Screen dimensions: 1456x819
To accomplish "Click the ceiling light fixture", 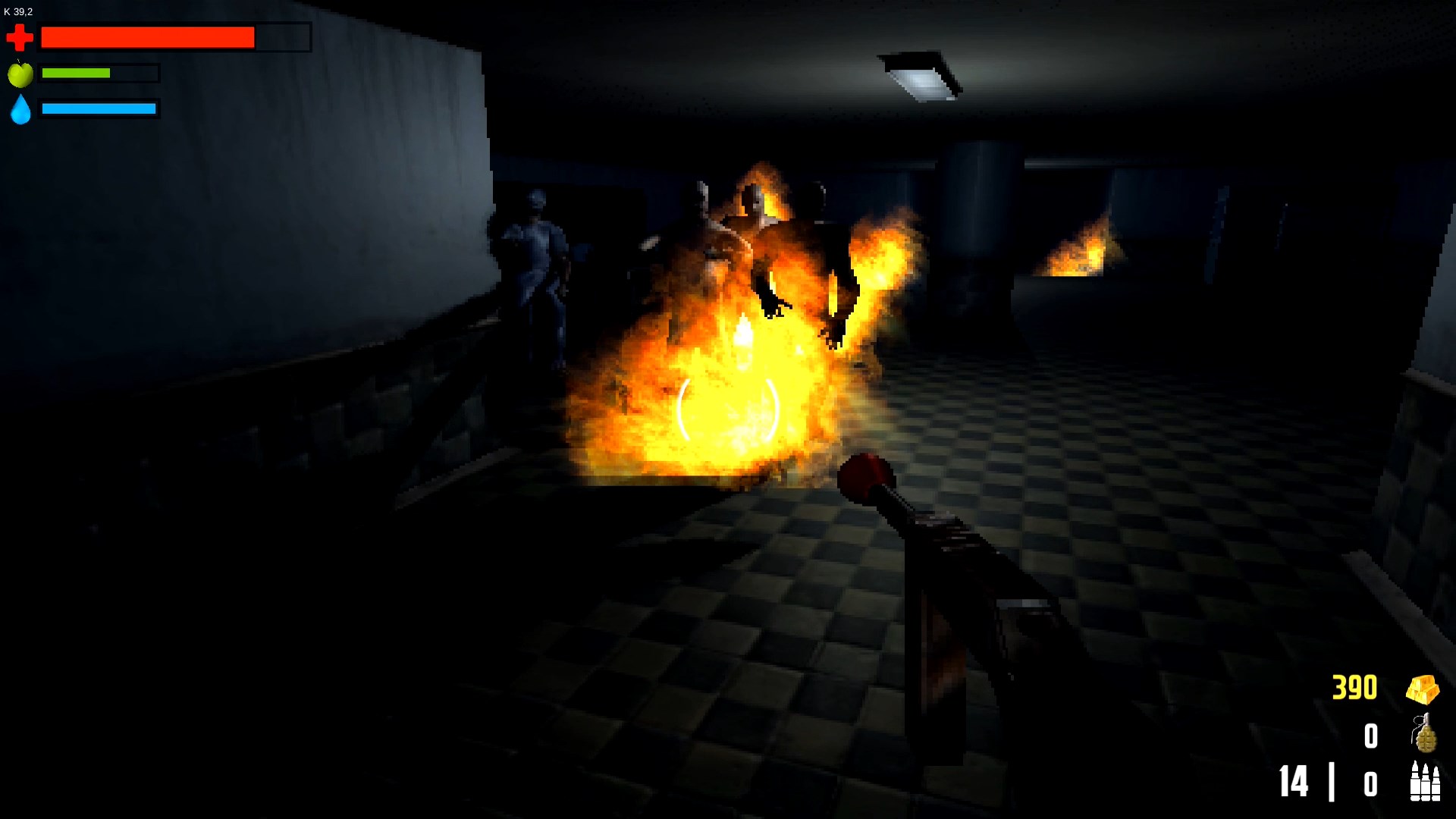I will coord(921,76).
